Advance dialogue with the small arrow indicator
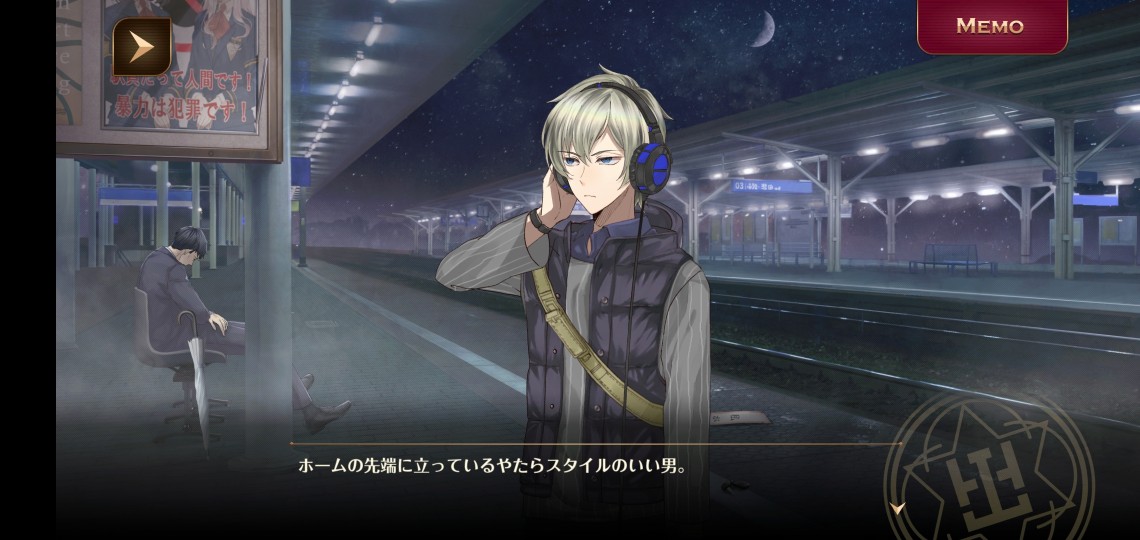 [x=897, y=508]
